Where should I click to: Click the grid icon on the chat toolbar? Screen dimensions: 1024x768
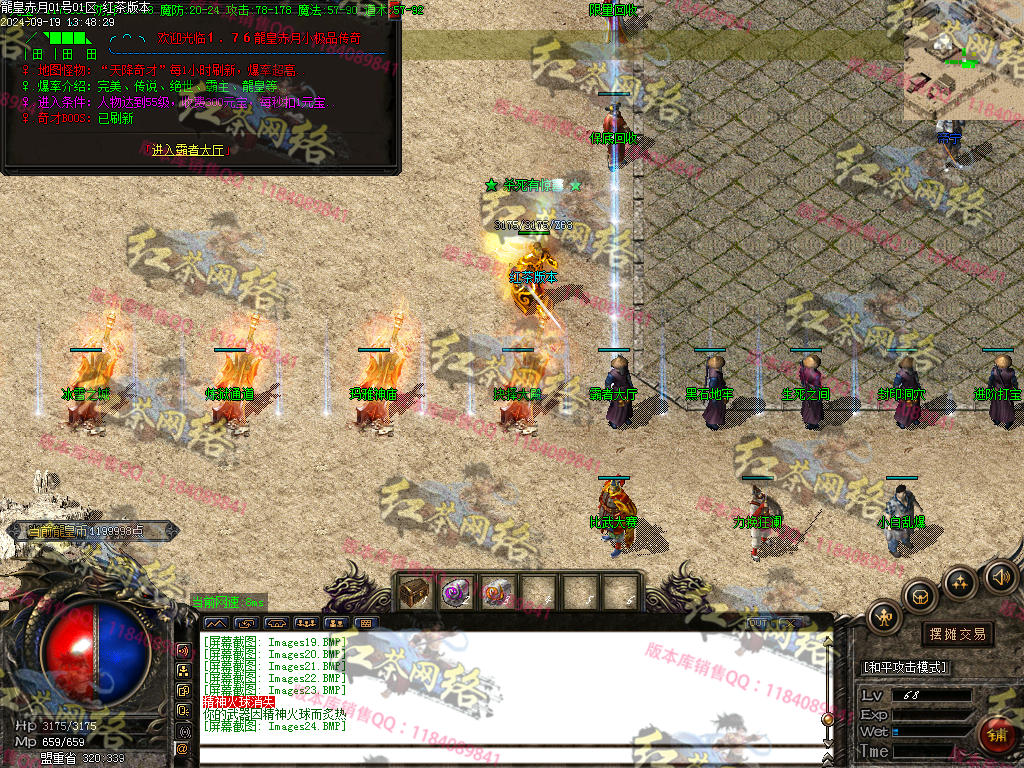[x=365, y=623]
